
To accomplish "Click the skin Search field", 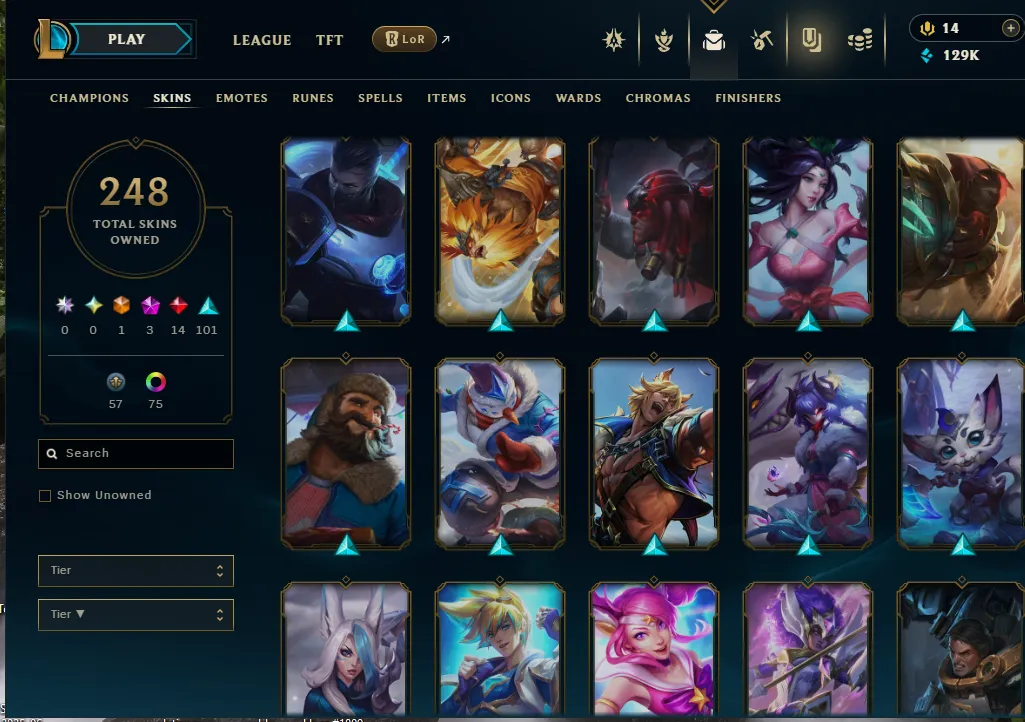I will pyautogui.click(x=136, y=454).
